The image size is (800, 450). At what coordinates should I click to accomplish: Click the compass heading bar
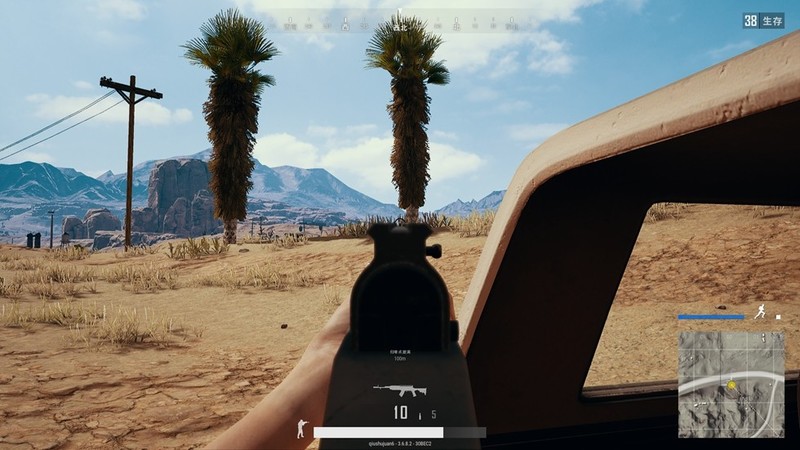click(400, 20)
